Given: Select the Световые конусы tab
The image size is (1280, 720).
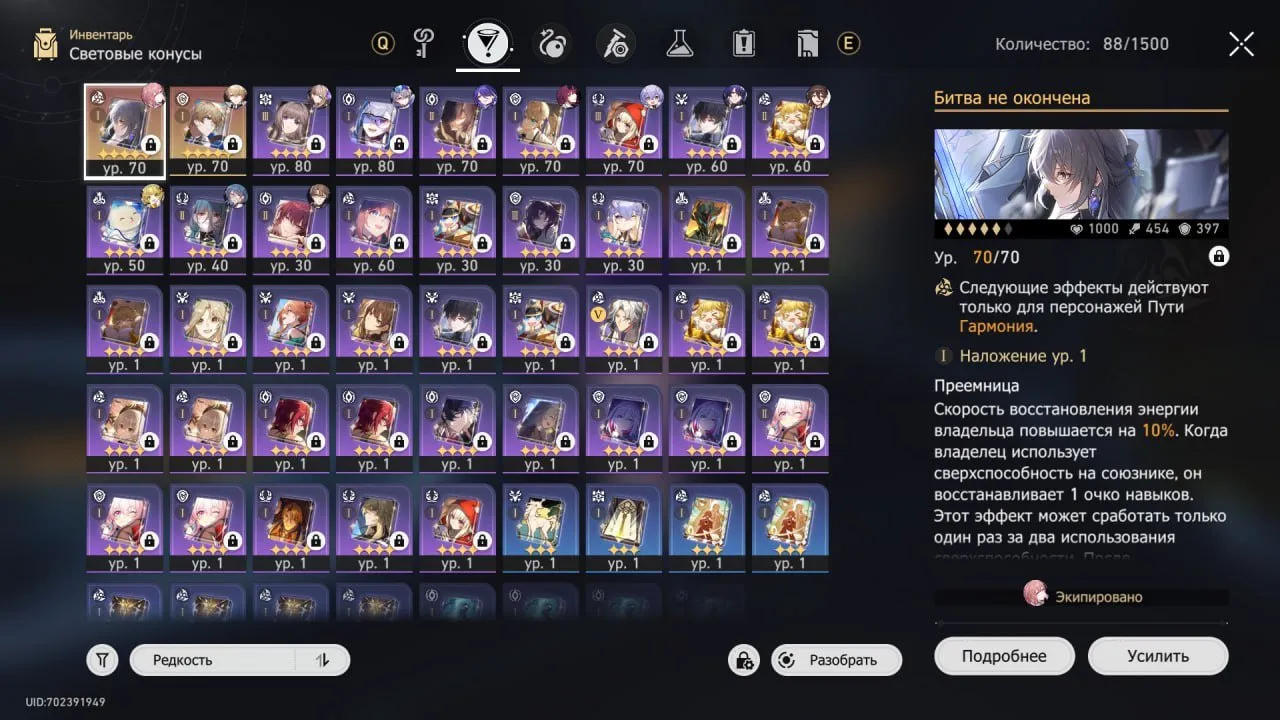Looking at the screenshot, I should pyautogui.click(x=487, y=43).
